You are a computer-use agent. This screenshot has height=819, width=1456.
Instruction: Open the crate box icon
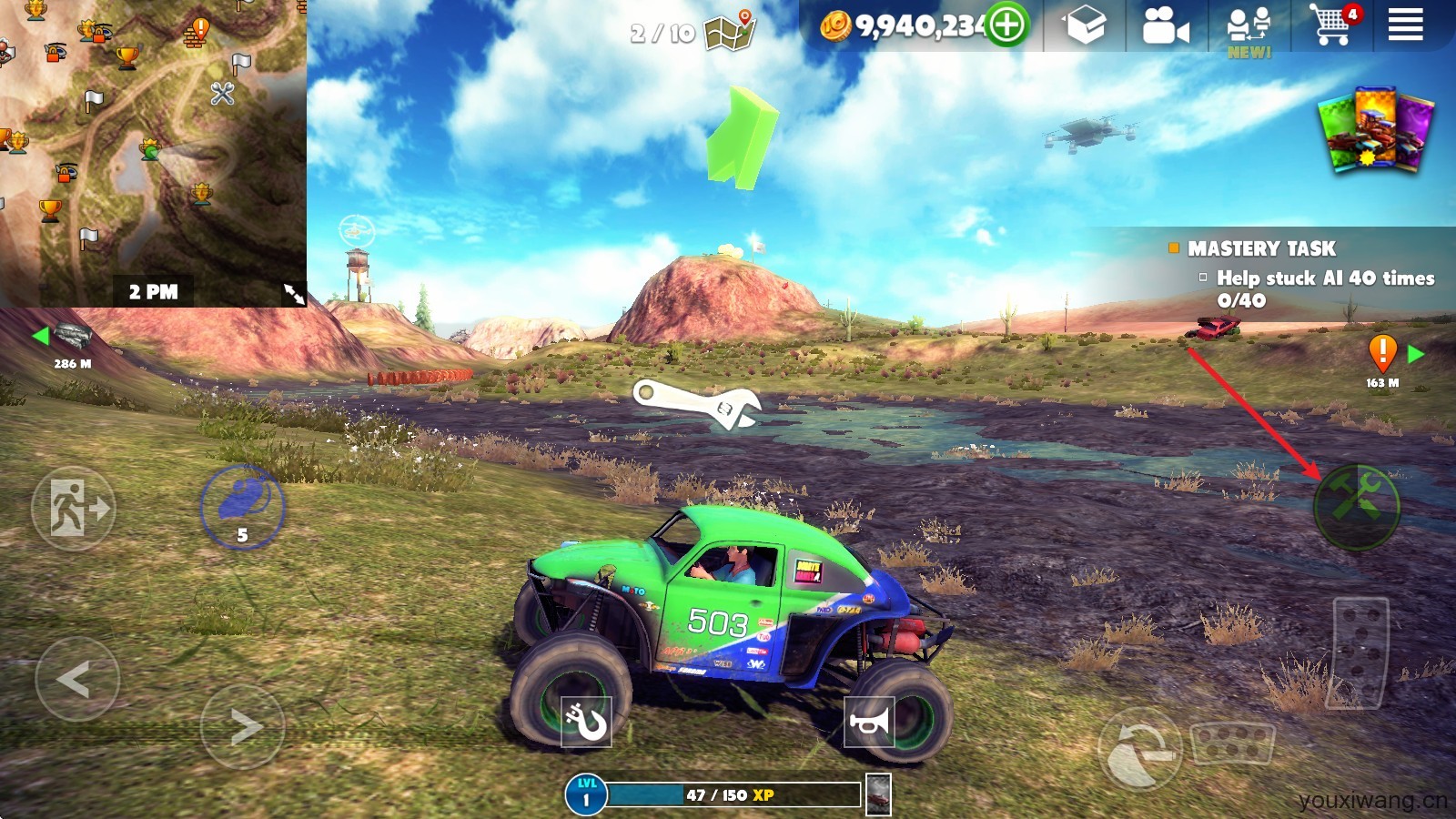1085,25
